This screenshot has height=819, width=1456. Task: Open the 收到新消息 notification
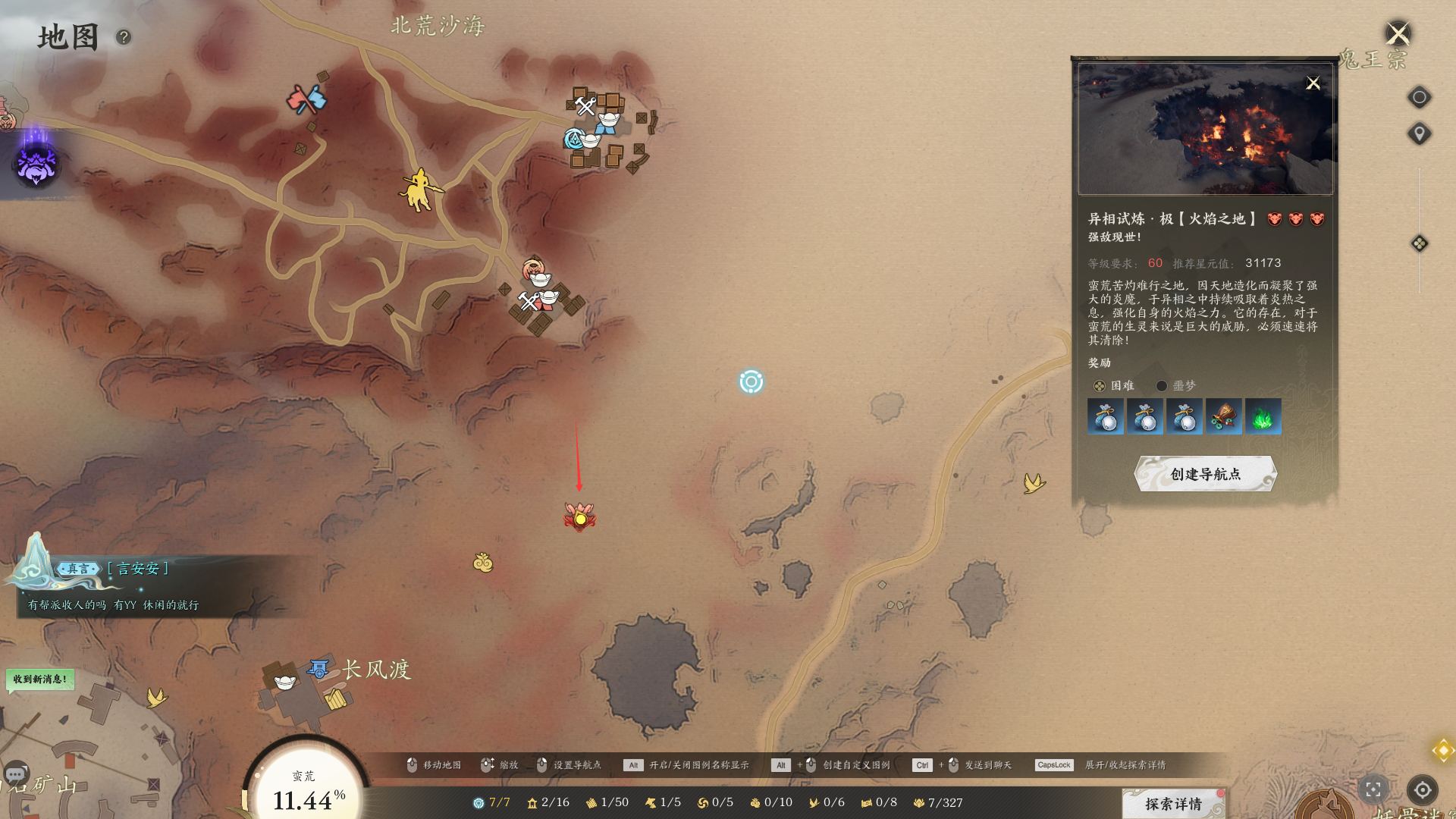point(40,679)
